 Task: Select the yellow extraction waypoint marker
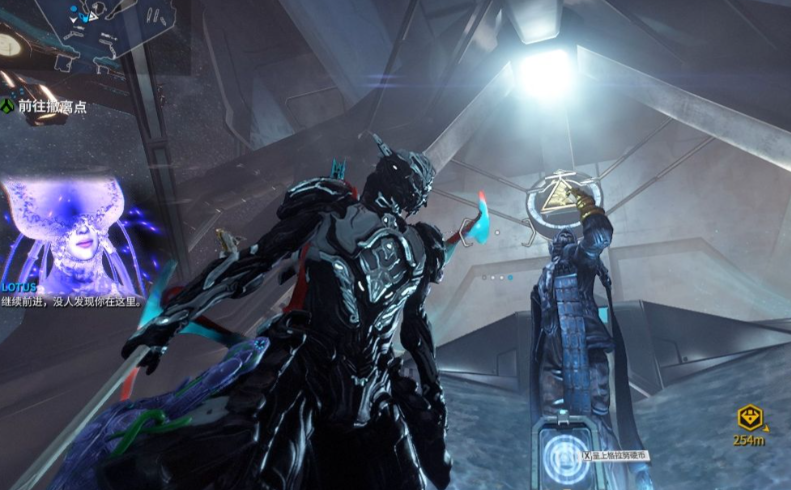coord(749,418)
